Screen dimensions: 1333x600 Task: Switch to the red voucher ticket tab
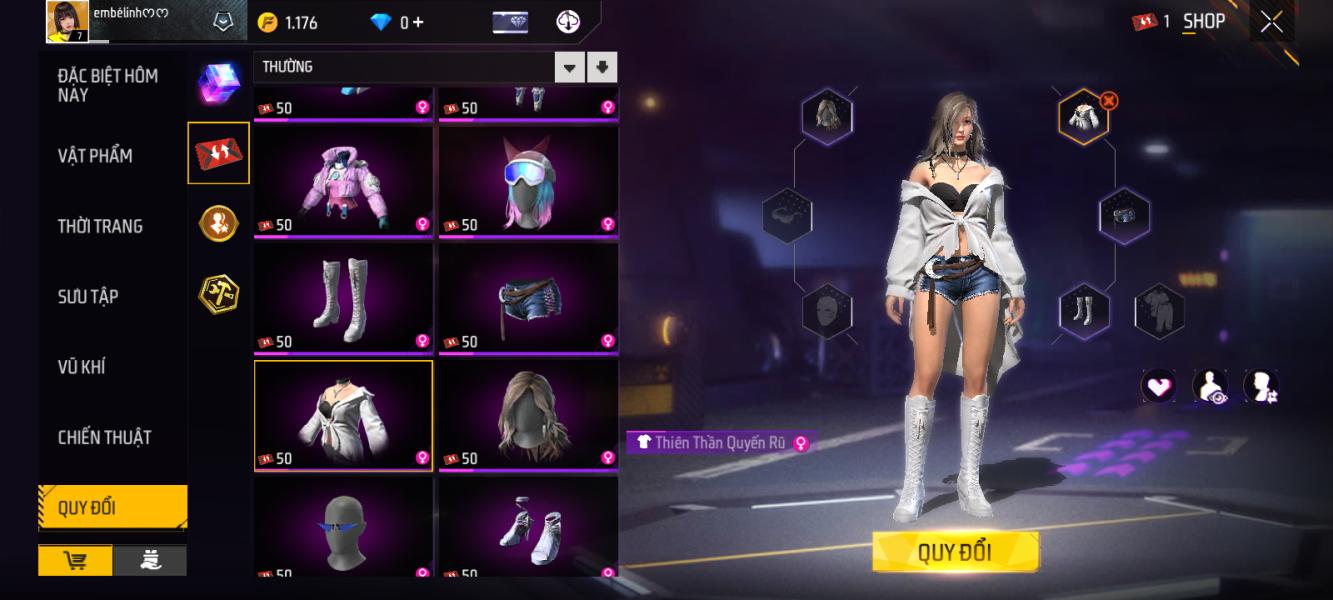[218, 153]
